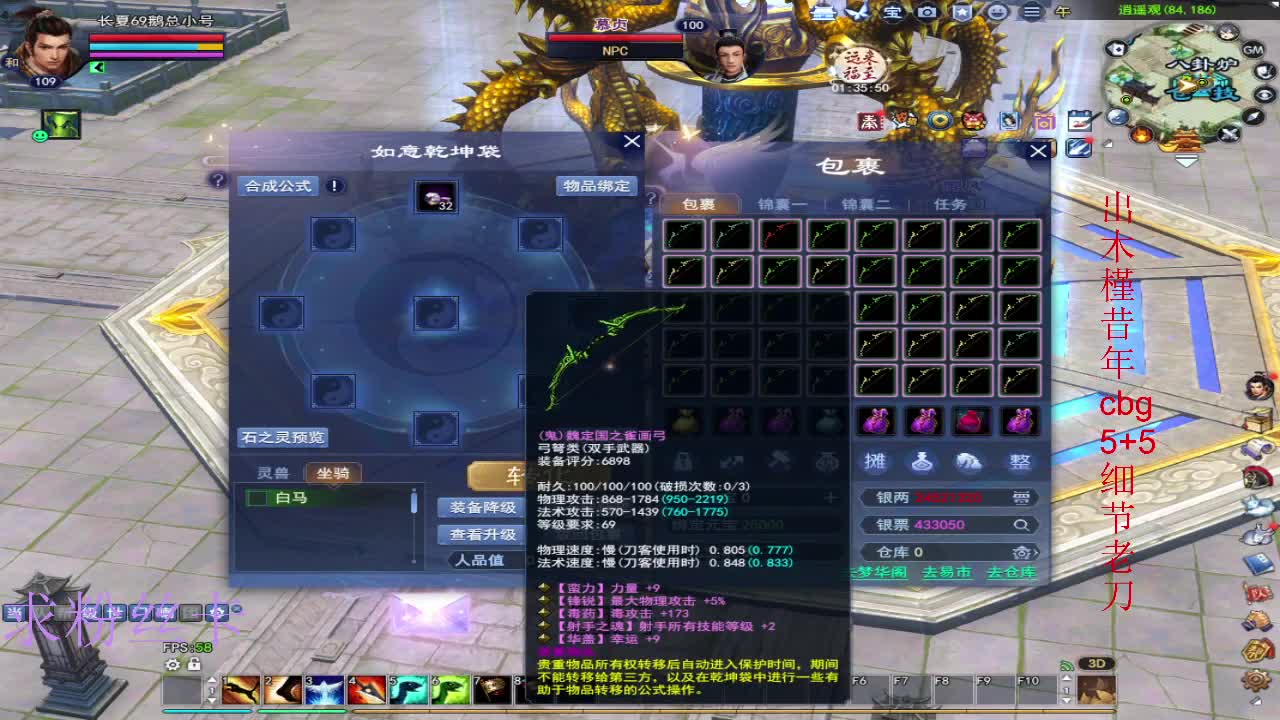Click the 宝 treasure icon on top bar
The width and height of the screenshot is (1280, 720).
pyautogui.click(x=893, y=11)
